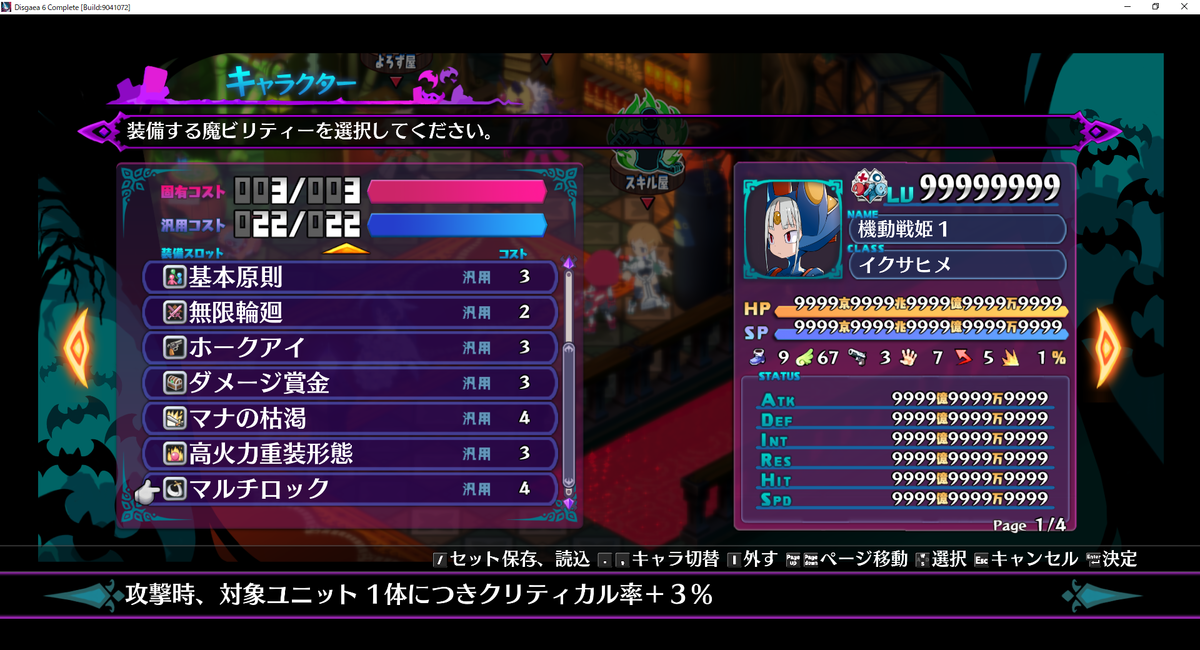Close the Disgaea 6 Complete window
The height and width of the screenshot is (650, 1200).
[1184, 7]
